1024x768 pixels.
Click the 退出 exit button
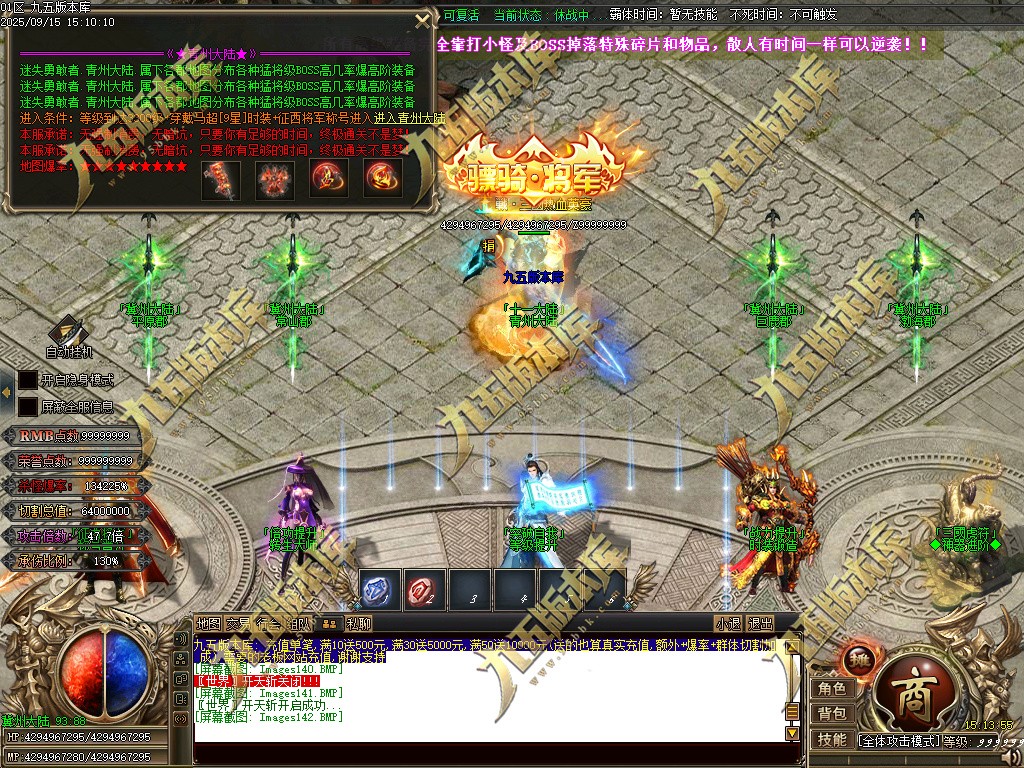click(x=760, y=624)
